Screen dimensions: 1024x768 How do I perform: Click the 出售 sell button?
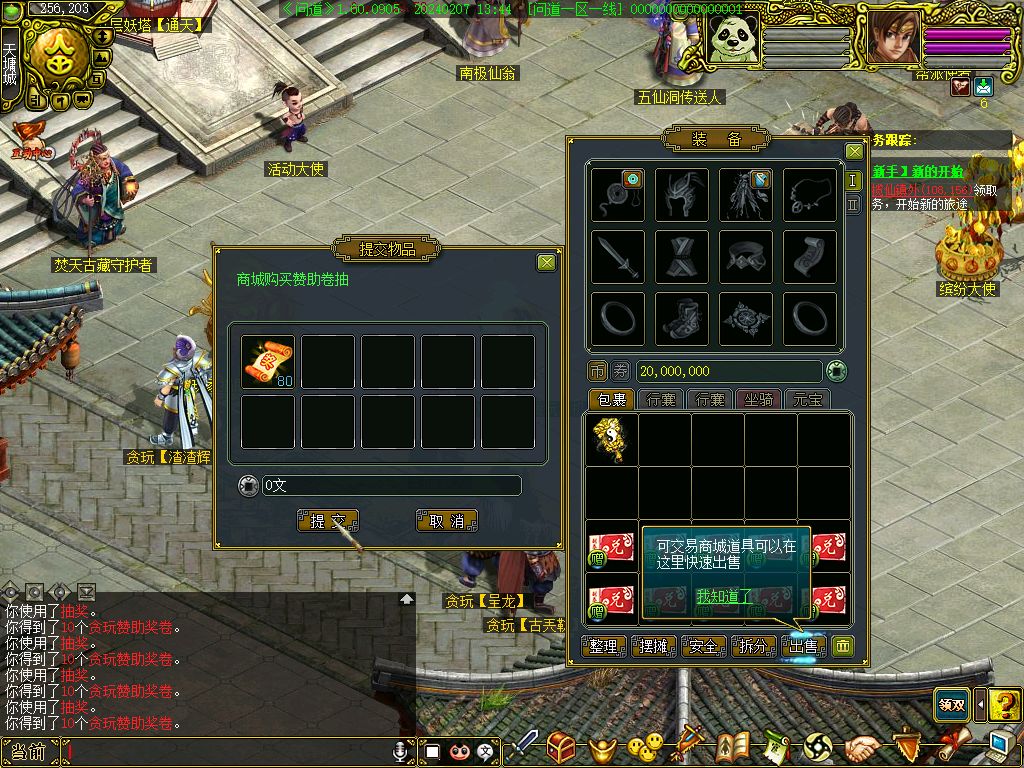coord(804,646)
